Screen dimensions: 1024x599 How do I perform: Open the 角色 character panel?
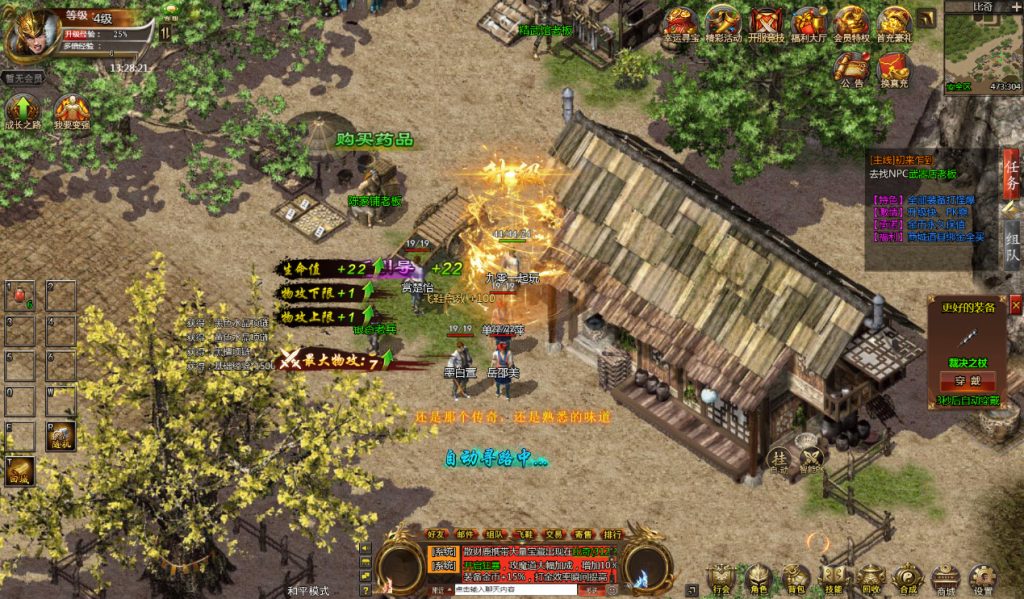[x=759, y=578]
